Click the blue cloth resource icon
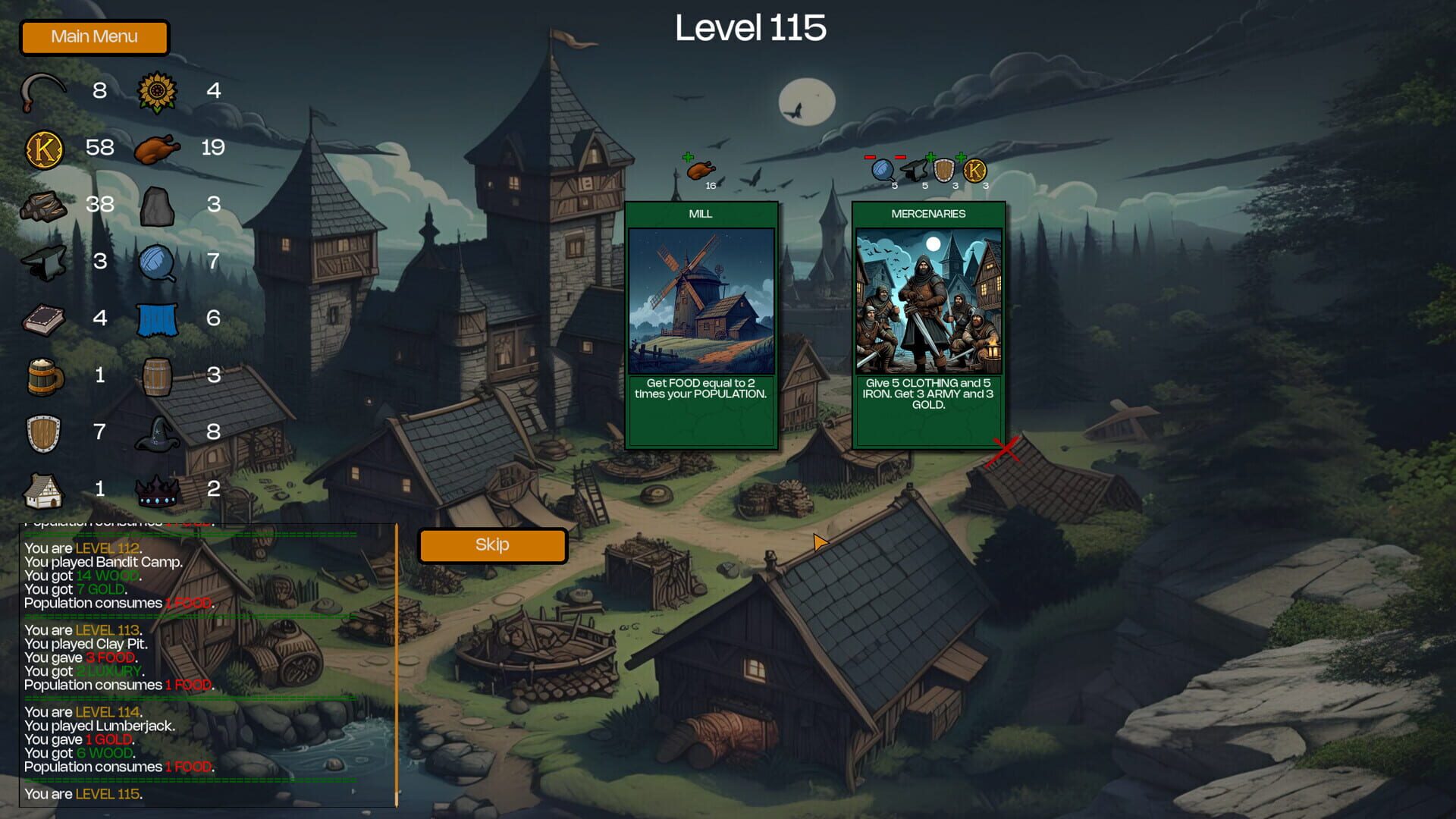Image resolution: width=1456 pixels, height=819 pixels. (155, 318)
